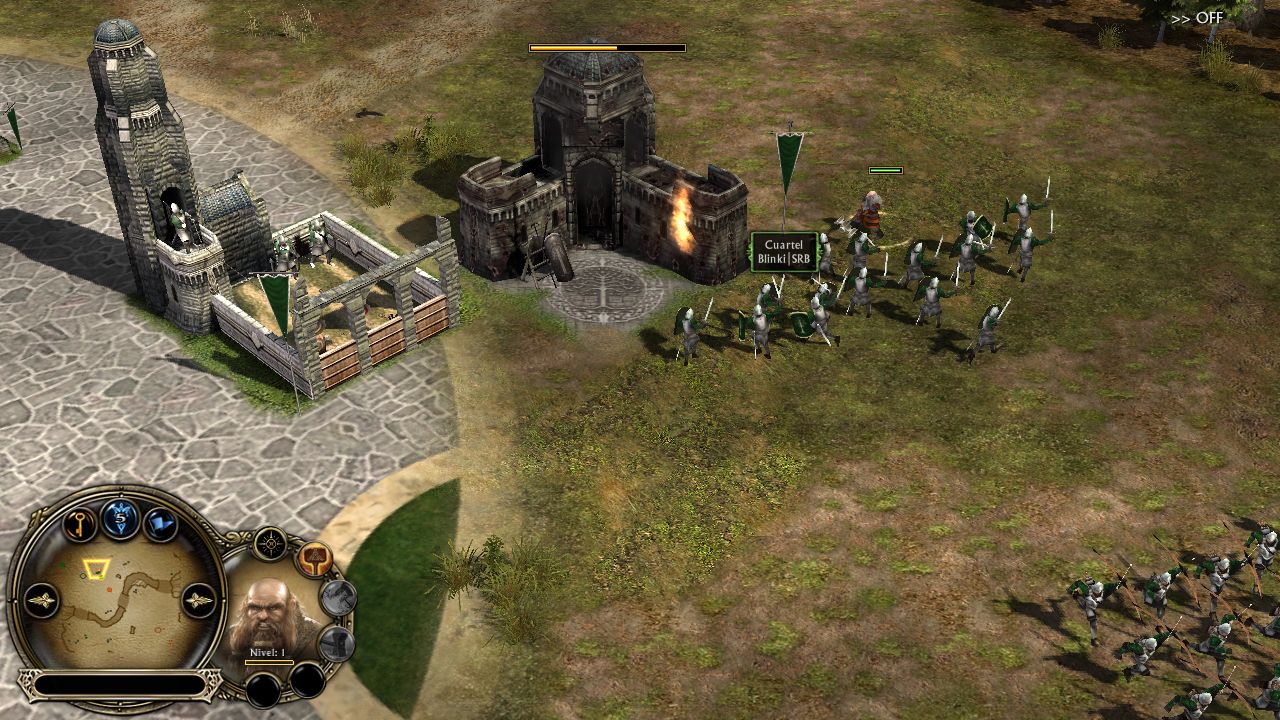Activate the red hammer ability icon

click(315, 560)
